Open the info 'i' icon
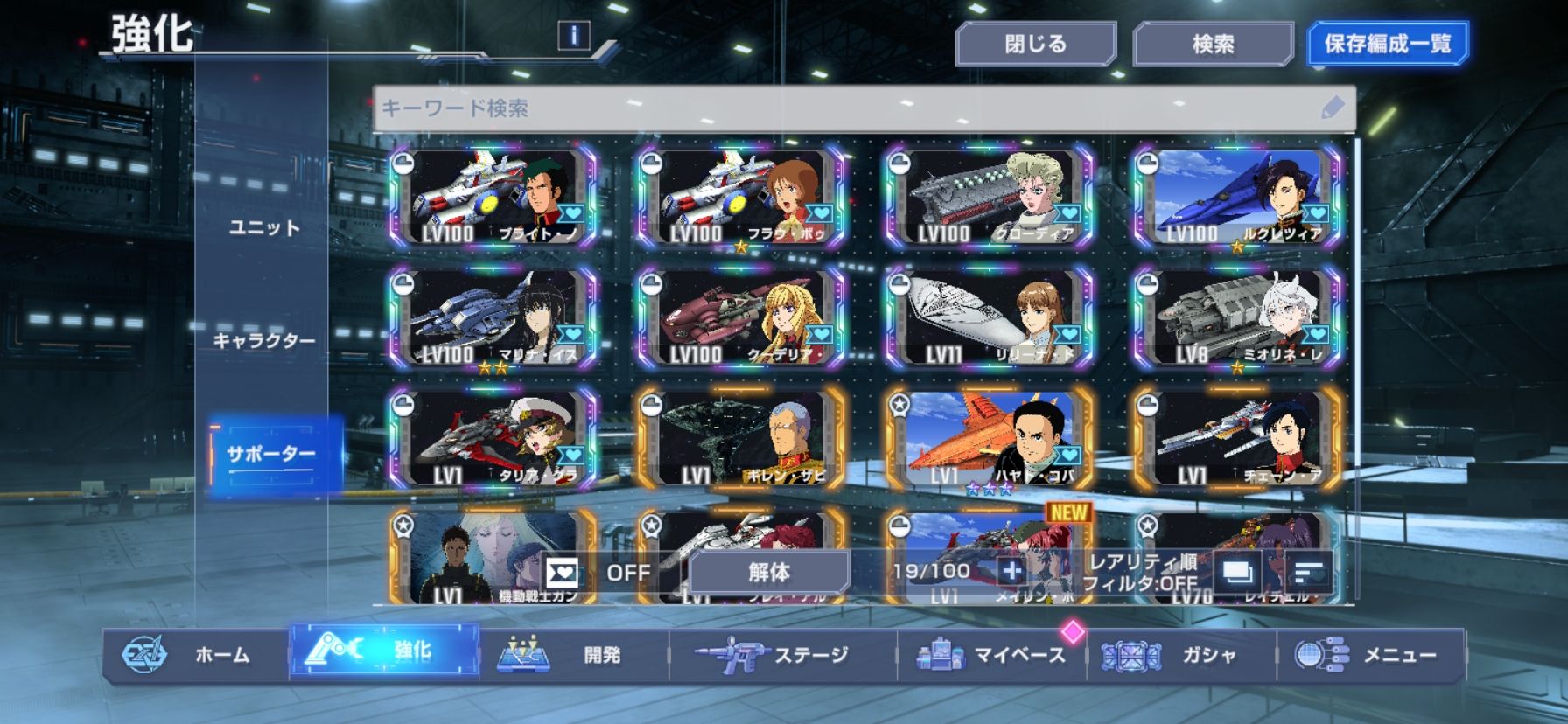The image size is (1568, 724). point(573,36)
